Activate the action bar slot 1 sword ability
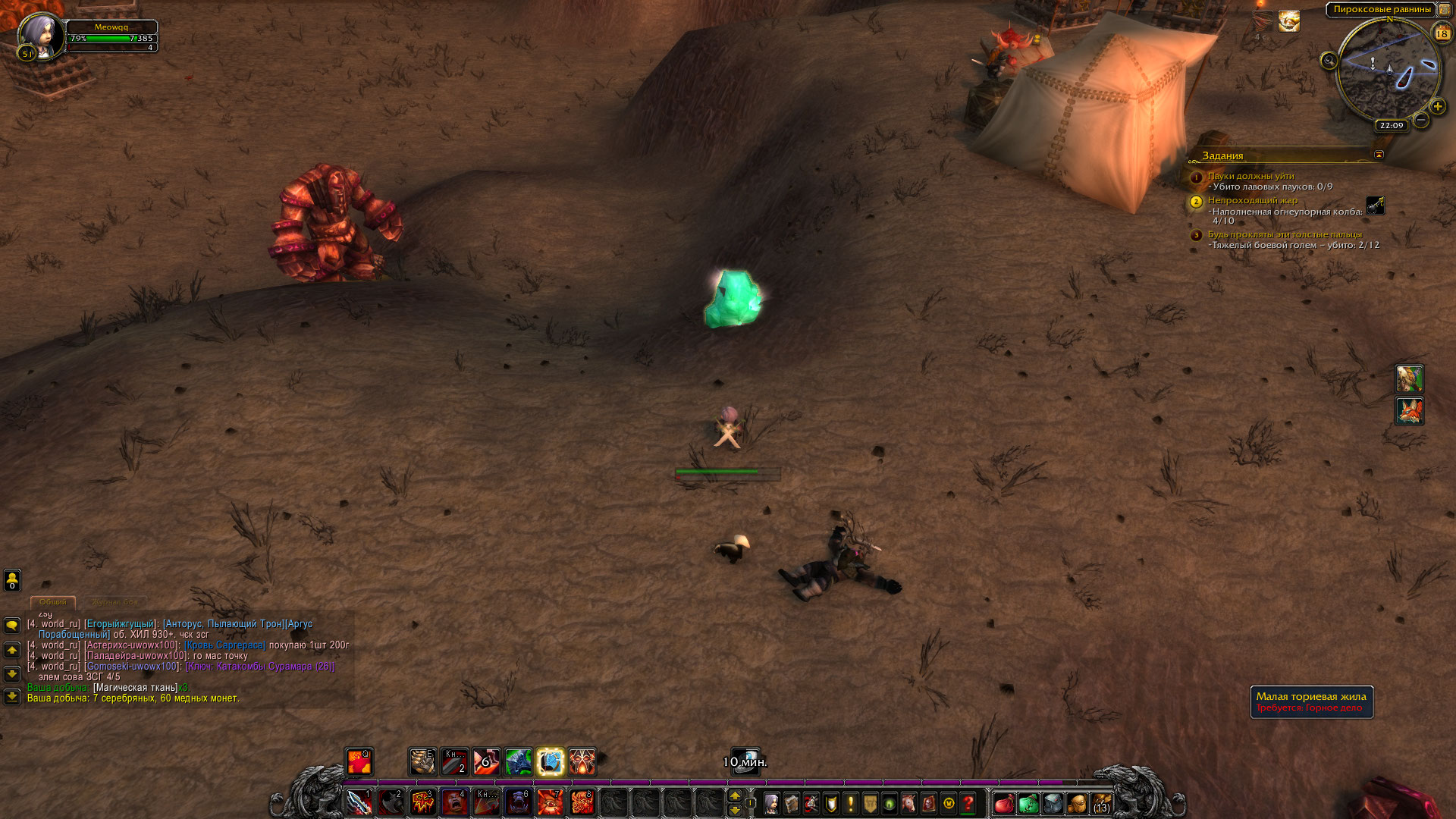1456x819 pixels. point(359,802)
